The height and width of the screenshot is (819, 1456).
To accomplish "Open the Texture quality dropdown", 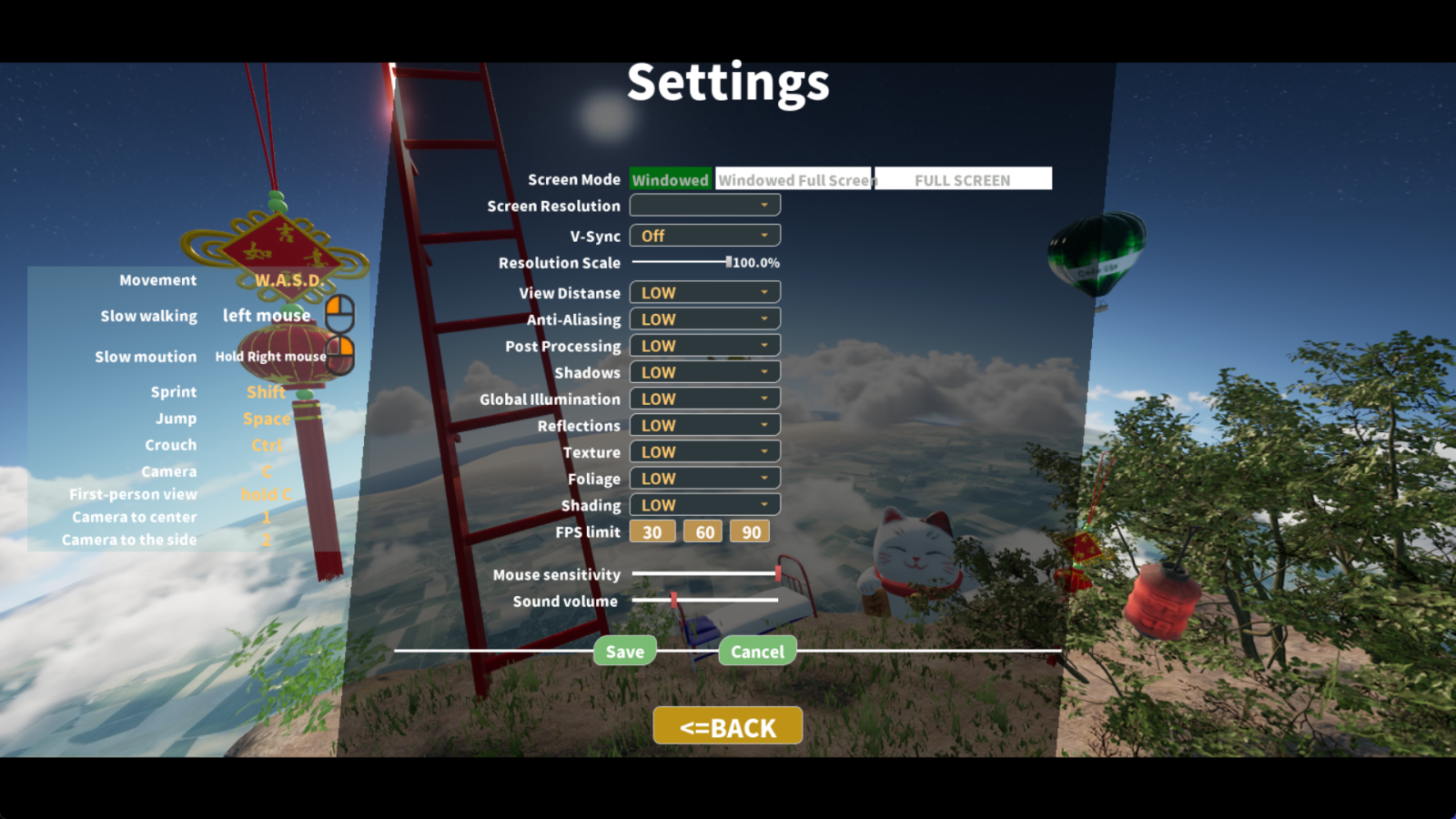I will tap(704, 450).
